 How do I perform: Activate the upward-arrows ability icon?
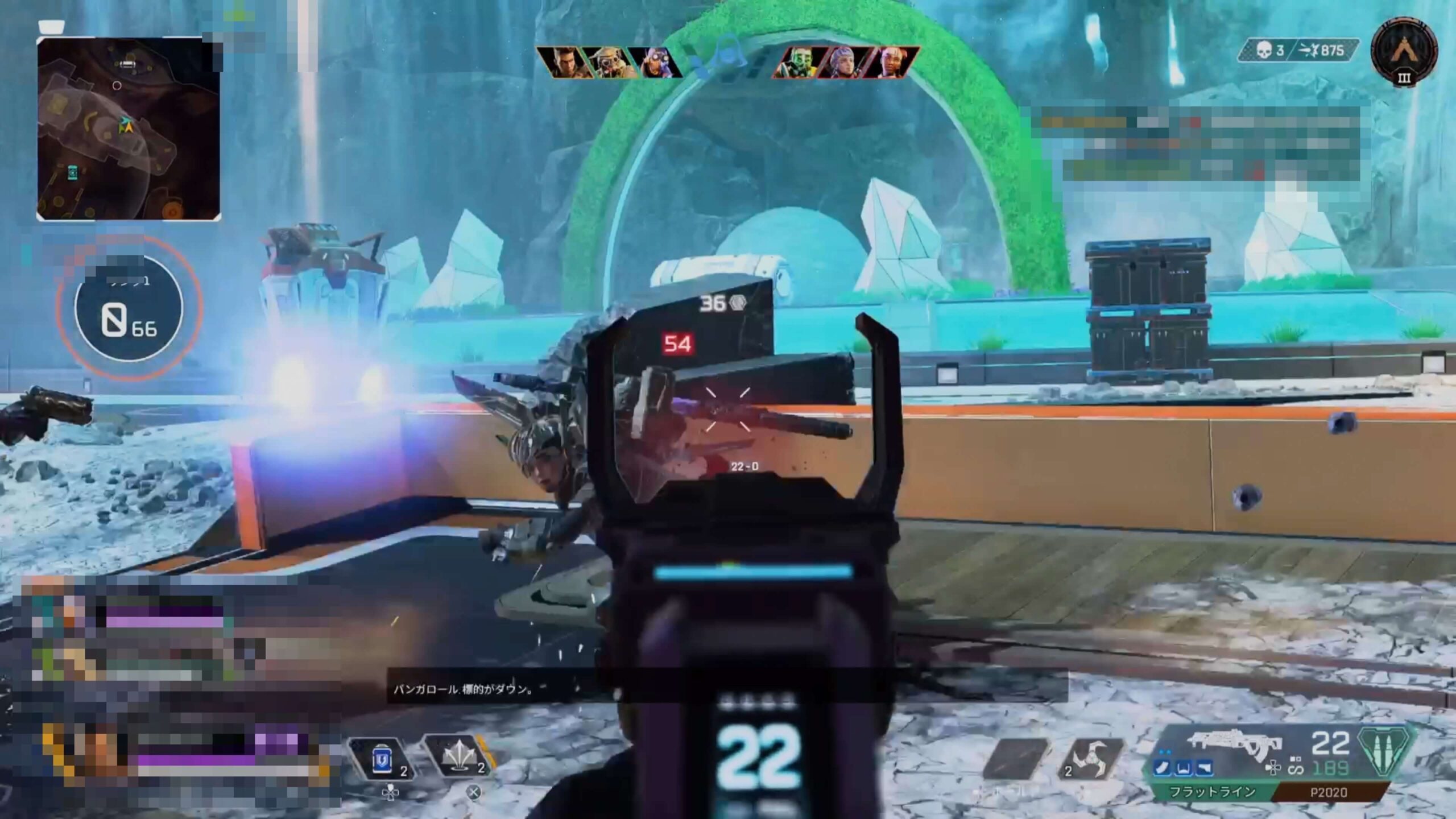click(x=458, y=758)
